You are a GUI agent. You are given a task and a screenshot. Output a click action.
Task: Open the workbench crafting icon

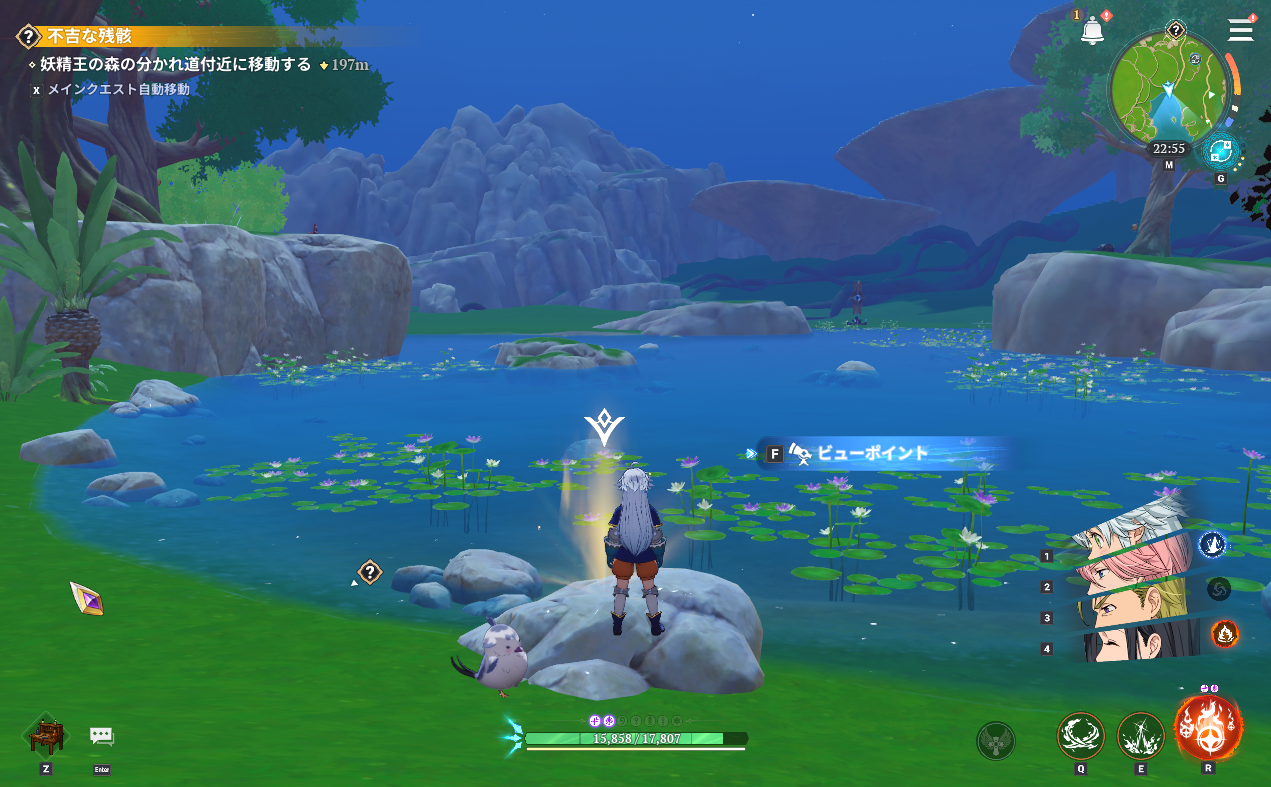coord(46,736)
